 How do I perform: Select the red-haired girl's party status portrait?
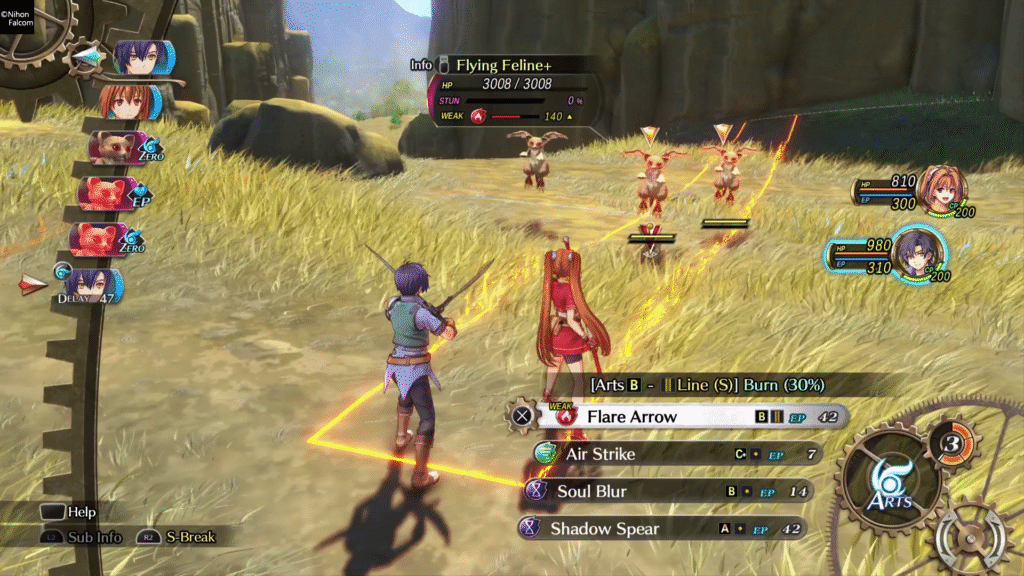pyautogui.click(x=942, y=190)
